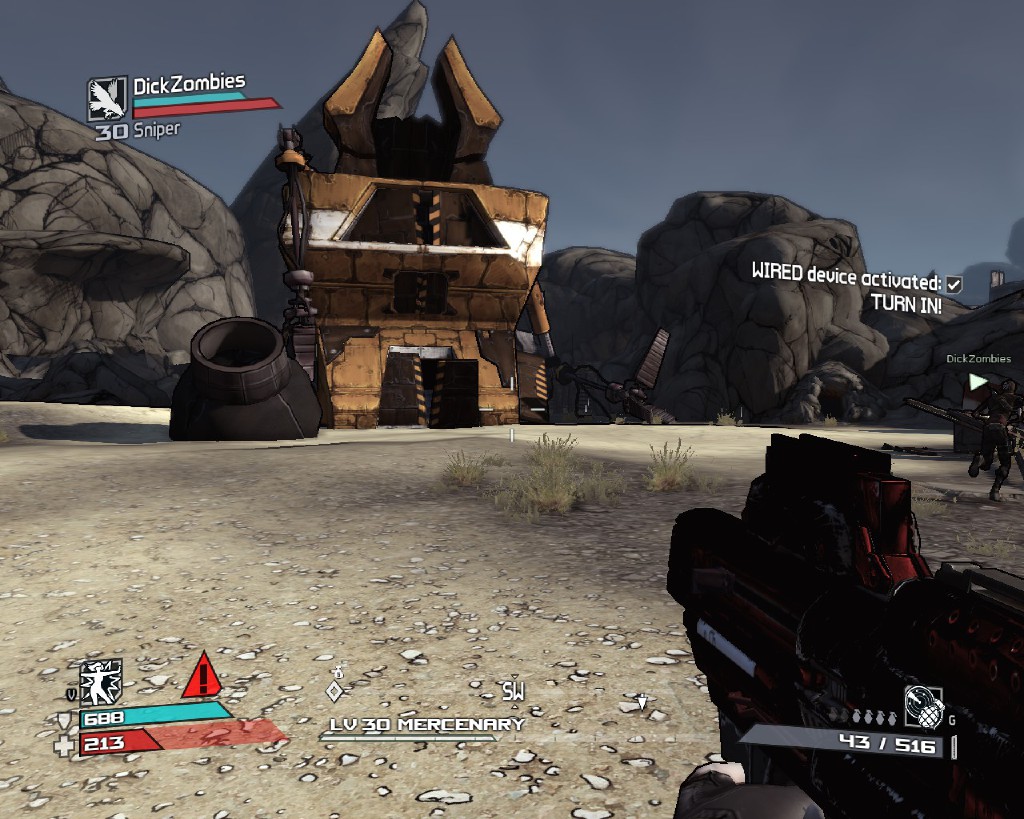Select the SW heading on the compass
Screen dimensions: 1024x819
tap(513, 691)
